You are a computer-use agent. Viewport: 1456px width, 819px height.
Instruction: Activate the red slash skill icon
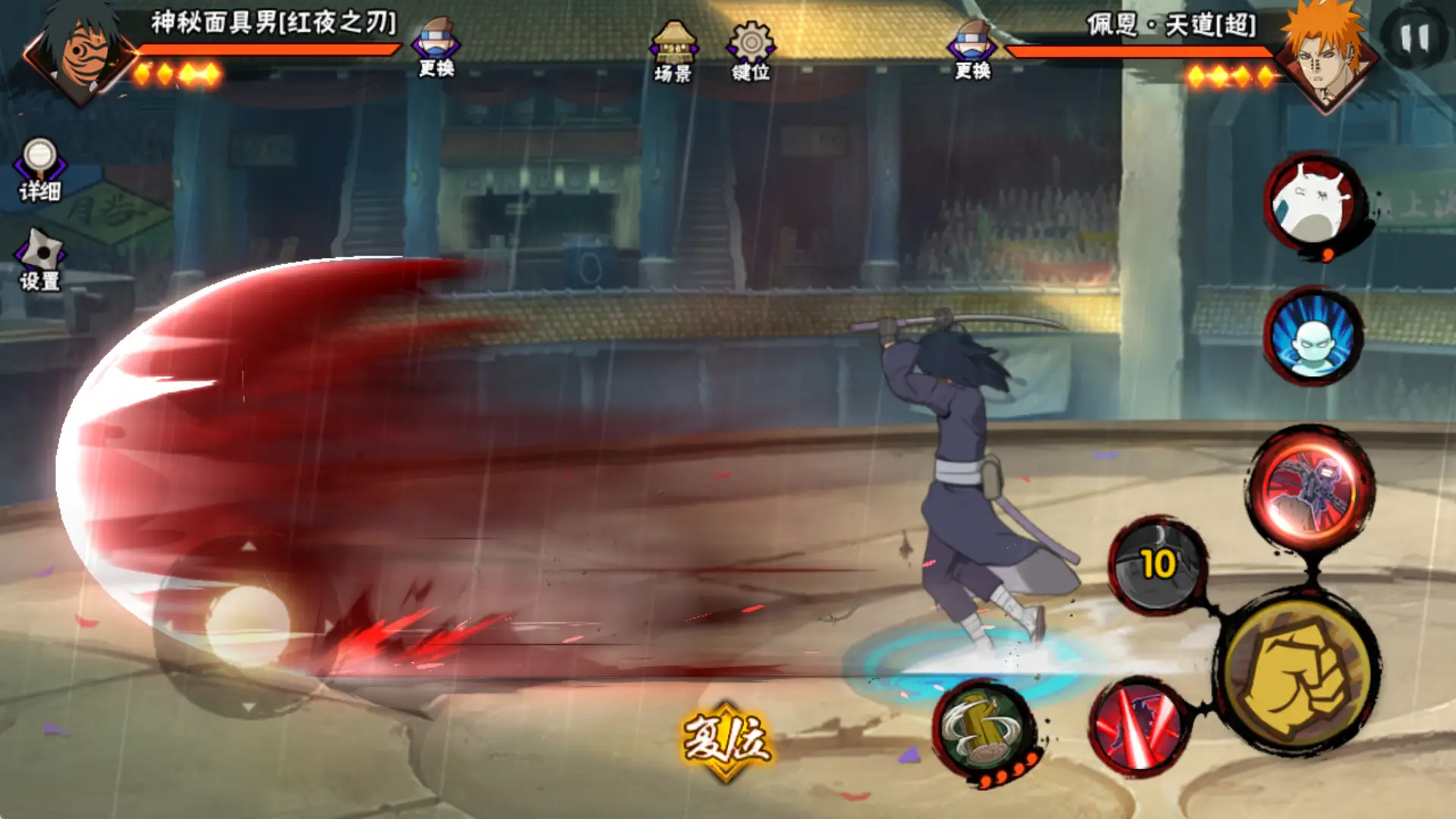[x=1137, y=724]
